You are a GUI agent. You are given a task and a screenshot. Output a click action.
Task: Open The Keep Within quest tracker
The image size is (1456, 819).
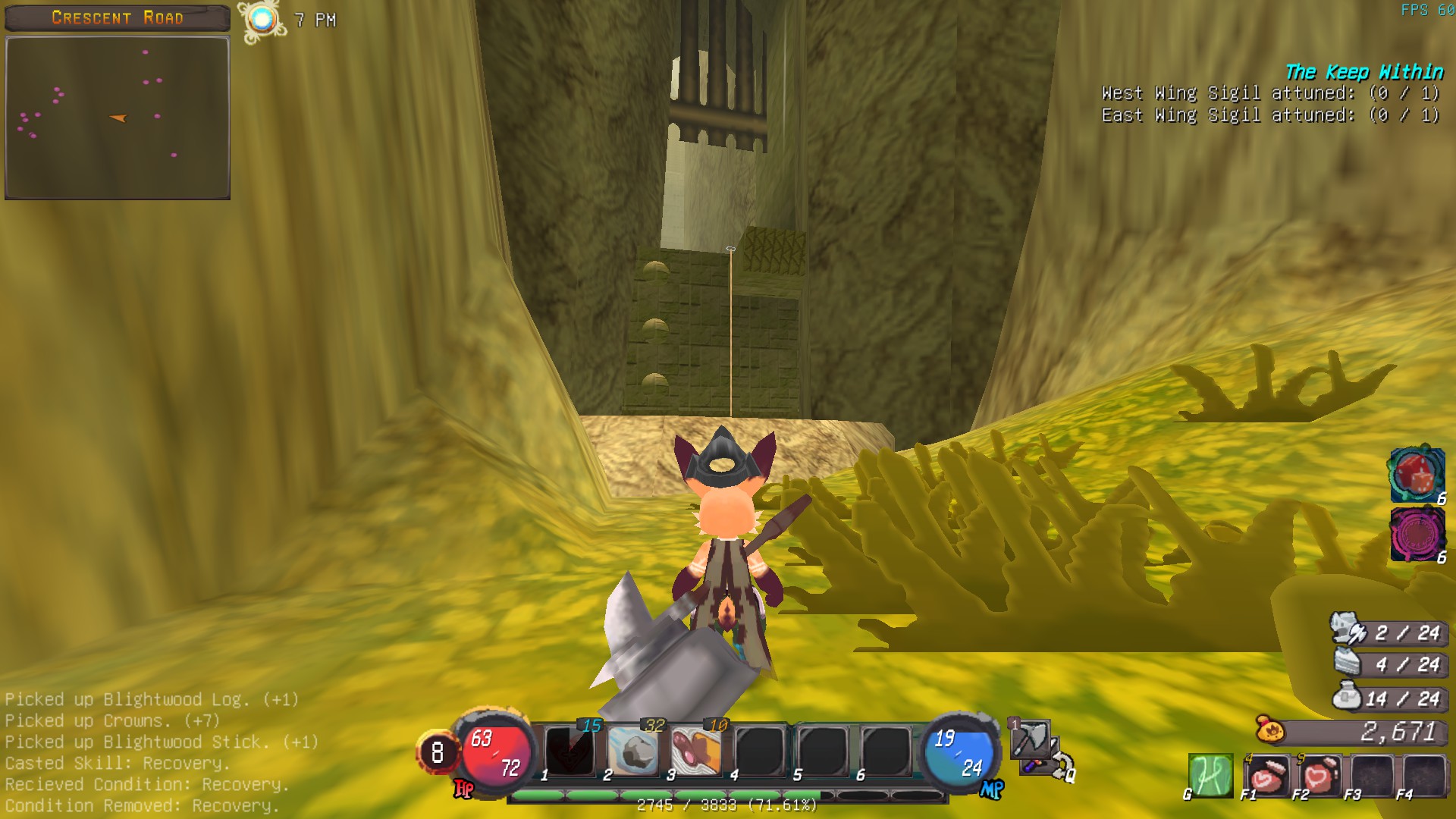[x=1363, y=72]
